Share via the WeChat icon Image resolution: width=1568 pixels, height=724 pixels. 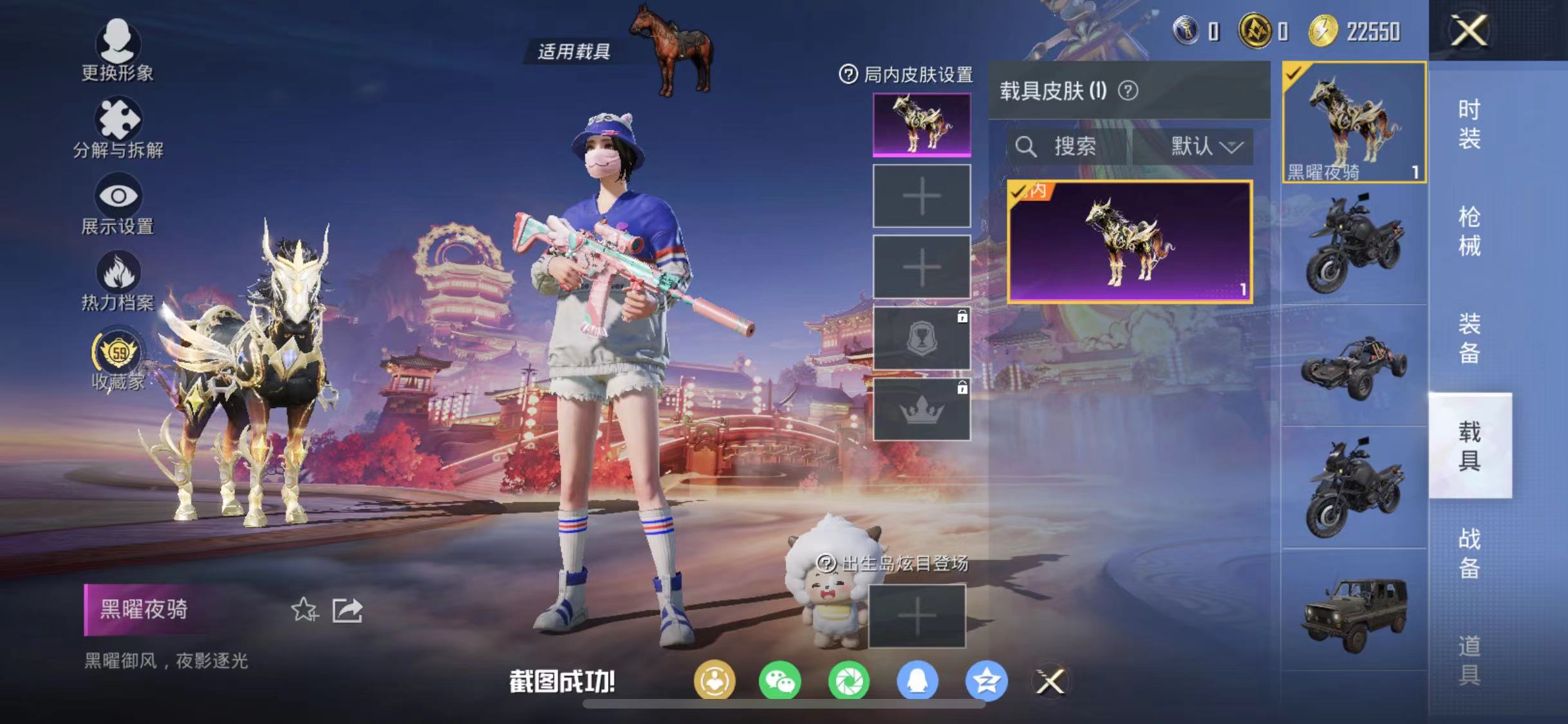point(781,681)
